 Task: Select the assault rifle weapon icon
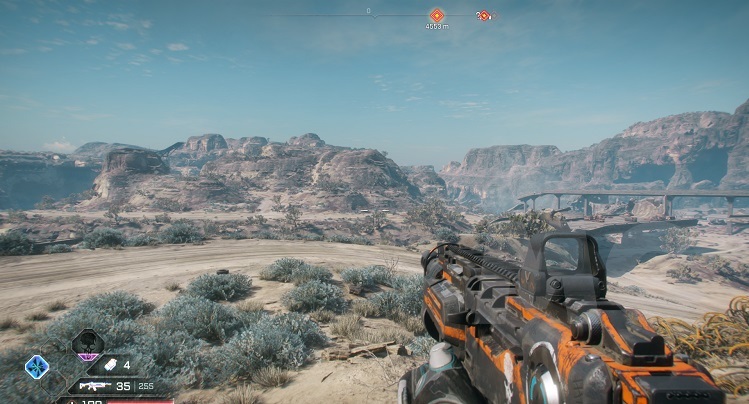point(94,386)
